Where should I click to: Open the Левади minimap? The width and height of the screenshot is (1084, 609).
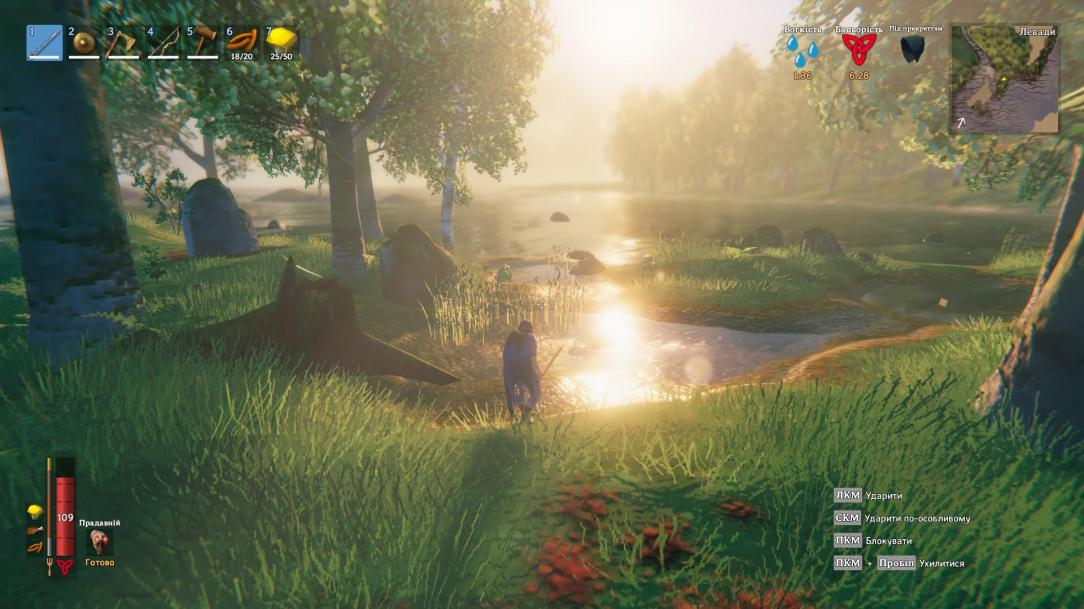tap(1004, 79)
